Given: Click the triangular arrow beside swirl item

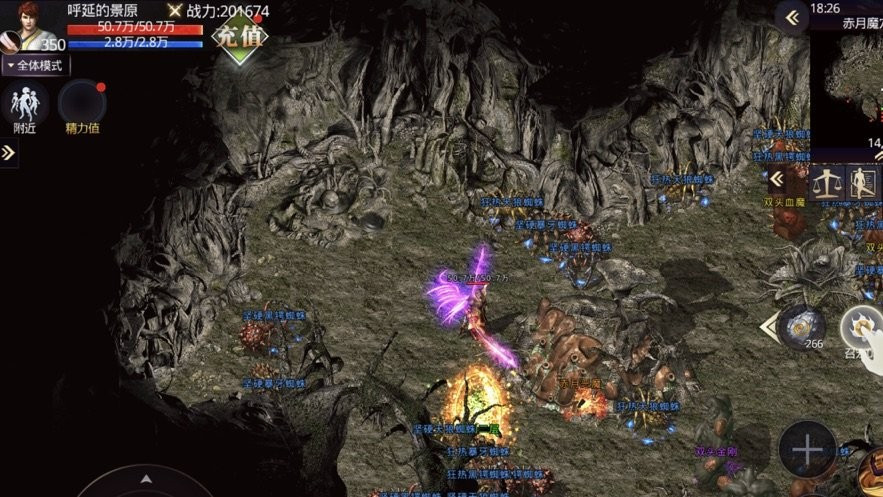Looking at the screenshot, I should (768, 325).
